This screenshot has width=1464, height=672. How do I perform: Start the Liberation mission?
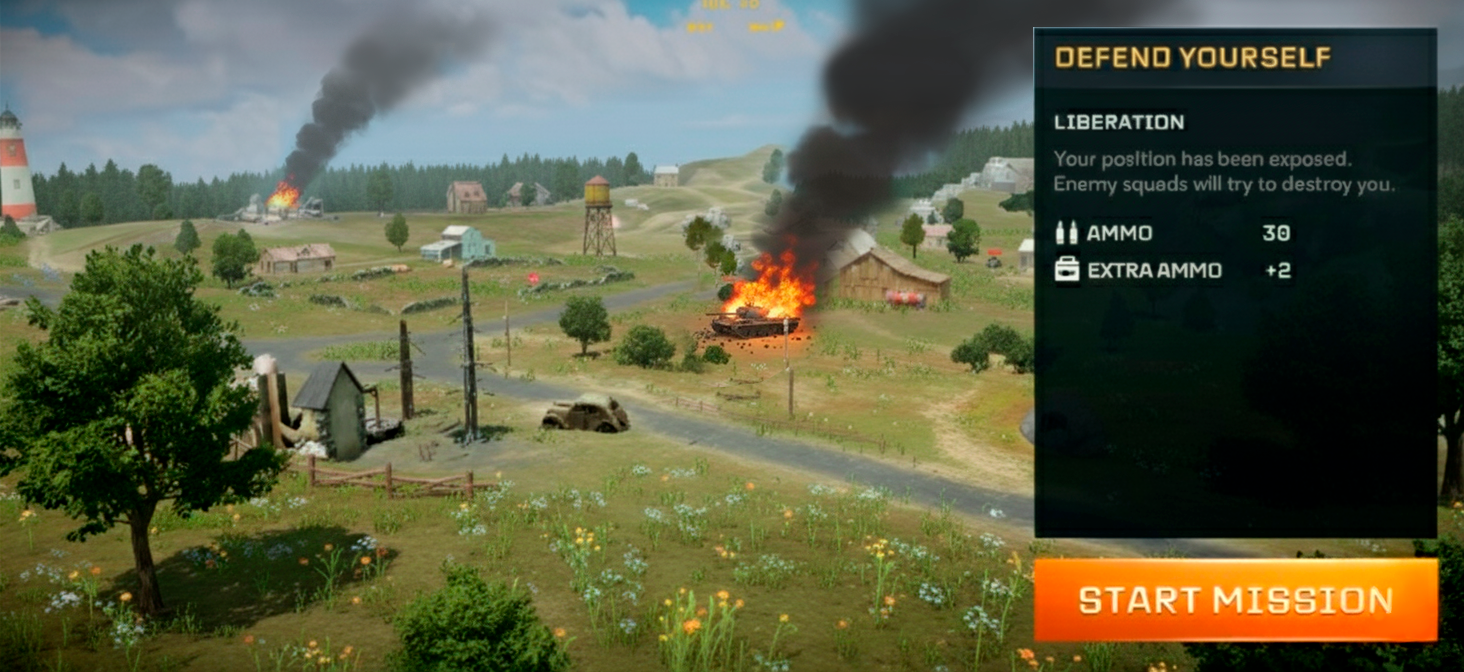[1235, 600]
